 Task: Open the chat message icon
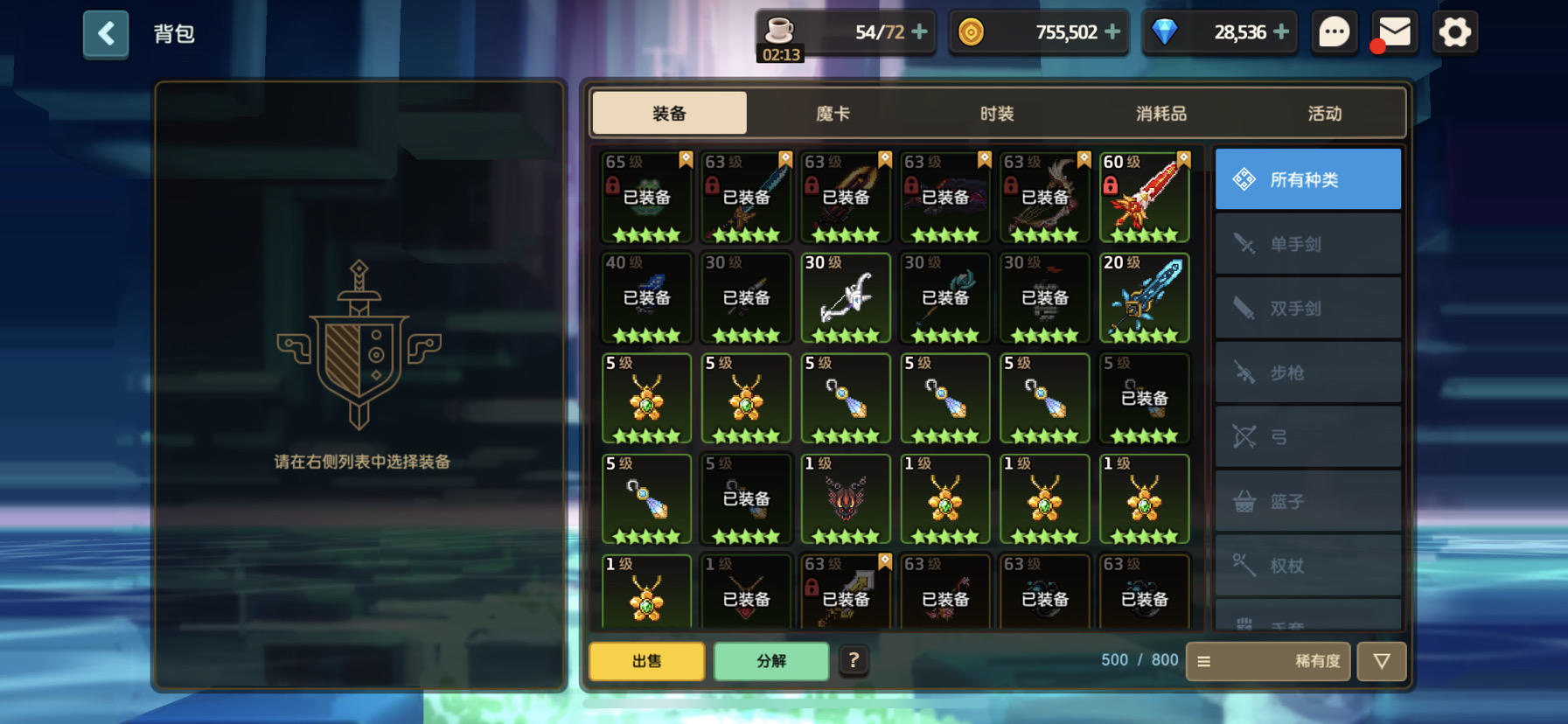pyautogui.click(x=1334, y=31)
